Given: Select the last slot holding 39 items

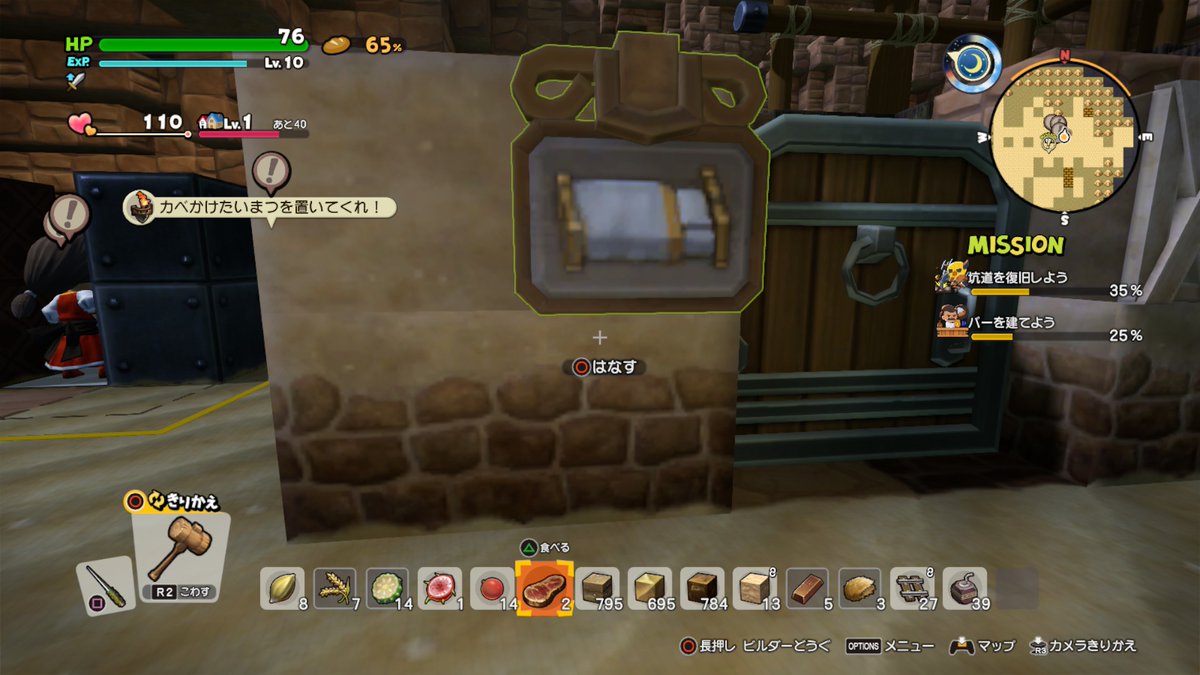Looking at the screenshot, I should point(964,588).
